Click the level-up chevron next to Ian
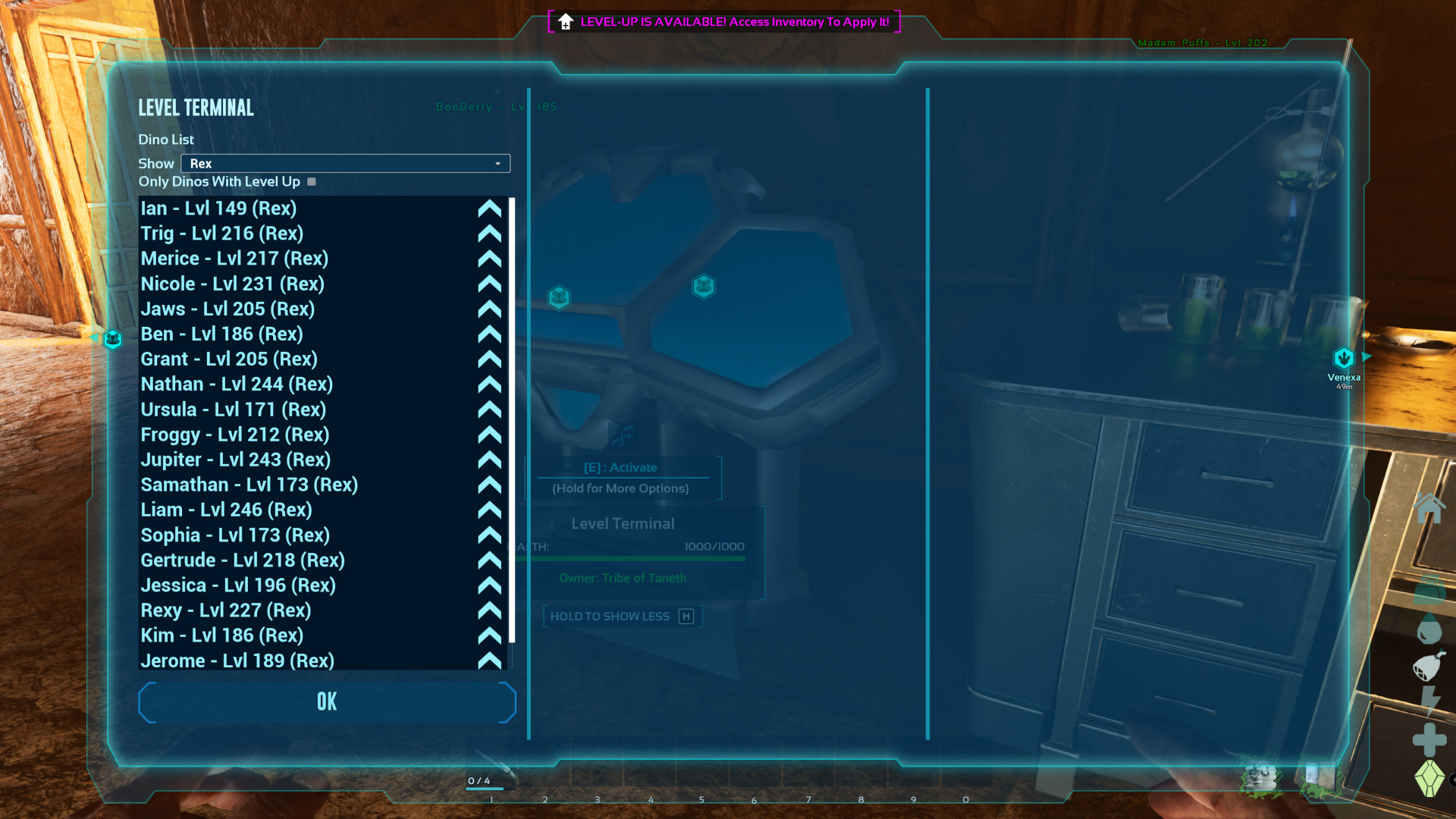1456x819 pixels. coord(489,209)
